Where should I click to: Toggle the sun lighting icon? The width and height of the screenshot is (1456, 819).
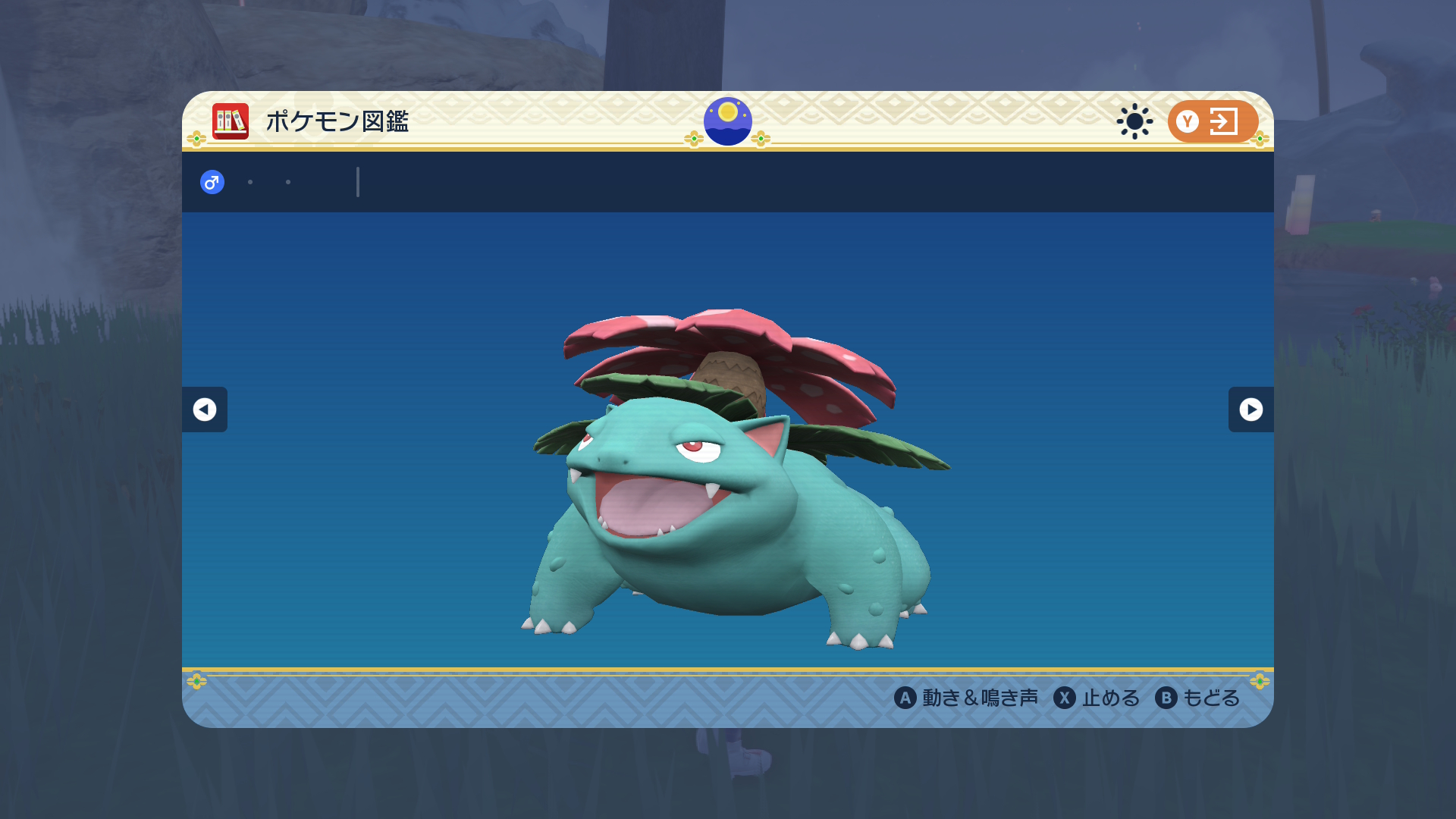[x=1134, y=121]
